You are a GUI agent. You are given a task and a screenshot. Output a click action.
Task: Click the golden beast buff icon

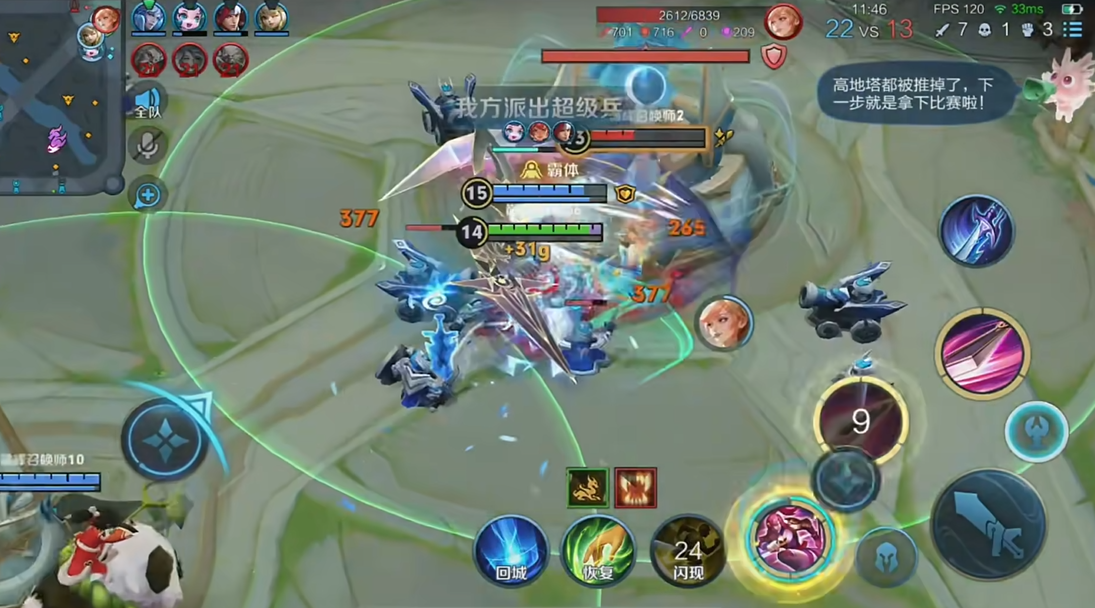click(x=587, y=487)
